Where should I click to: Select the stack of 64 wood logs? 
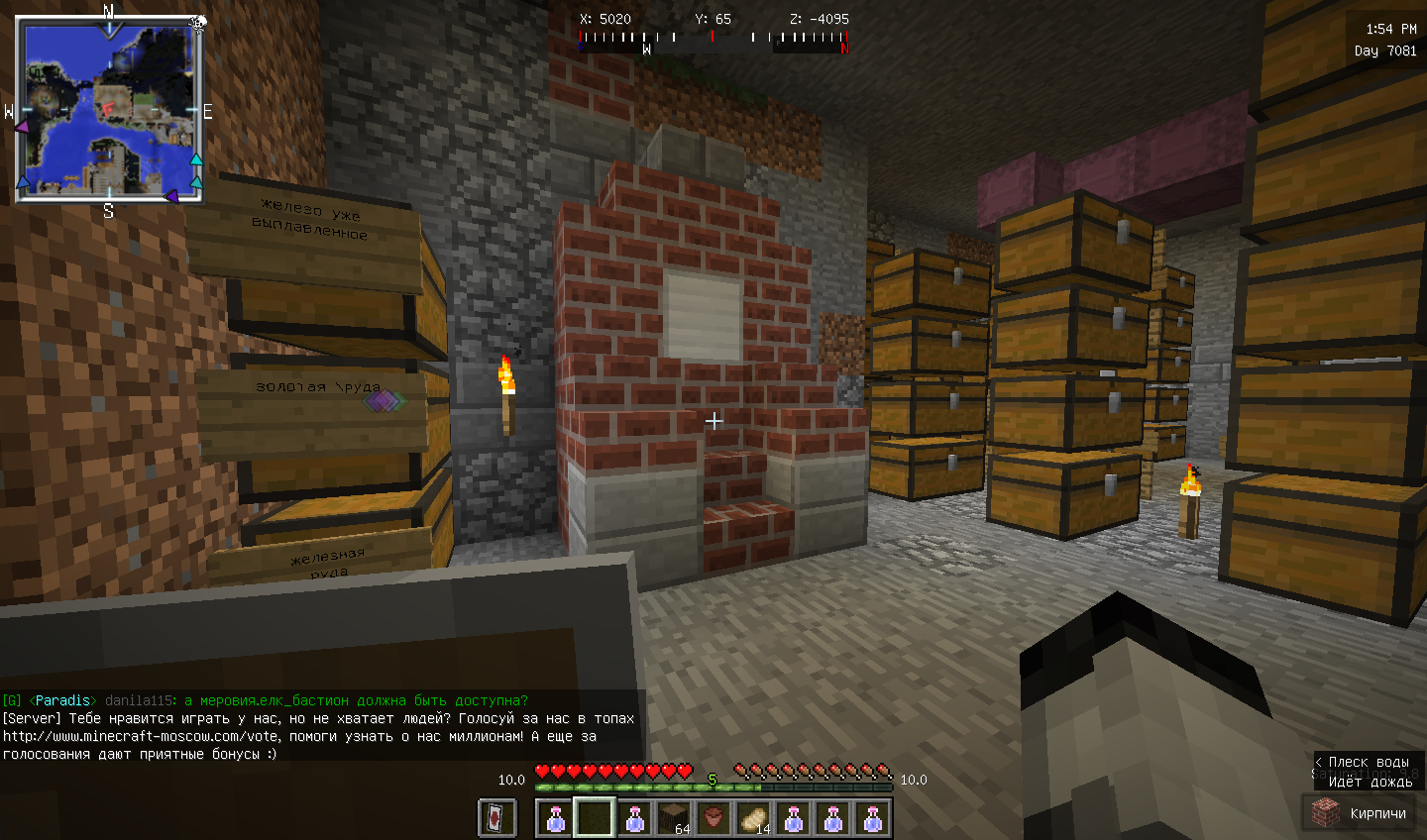coord(675,818)
